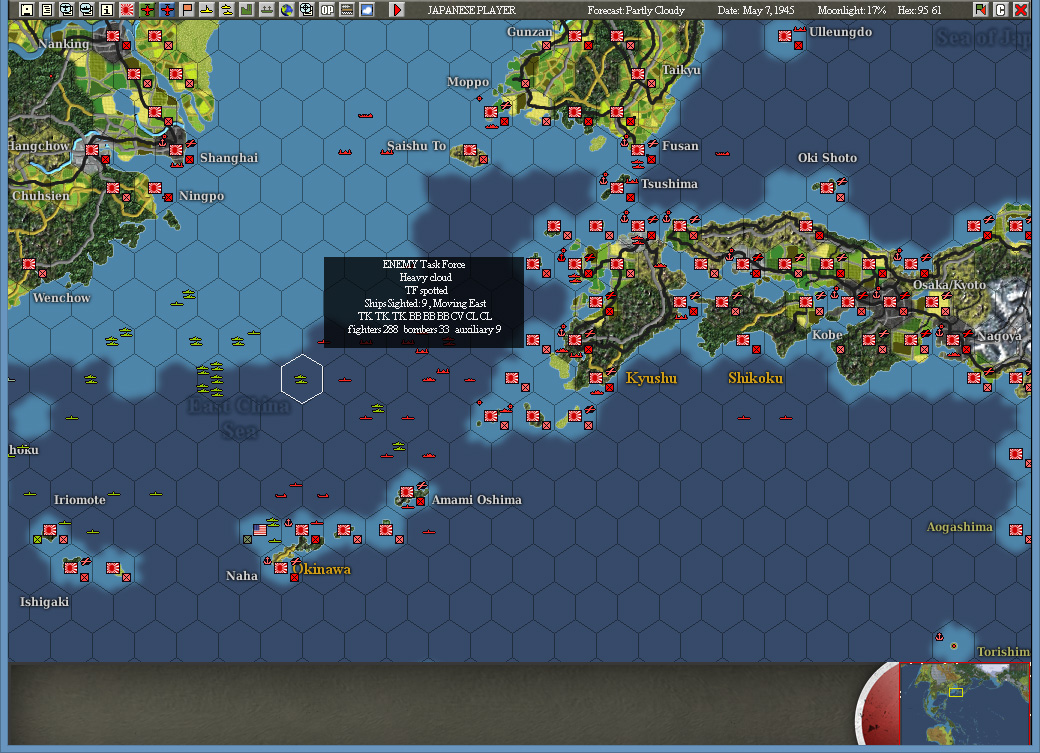Select the Japanese rising sun flag icon
The width and height of the screenshot is (1040, 753).
click(127, 9)
